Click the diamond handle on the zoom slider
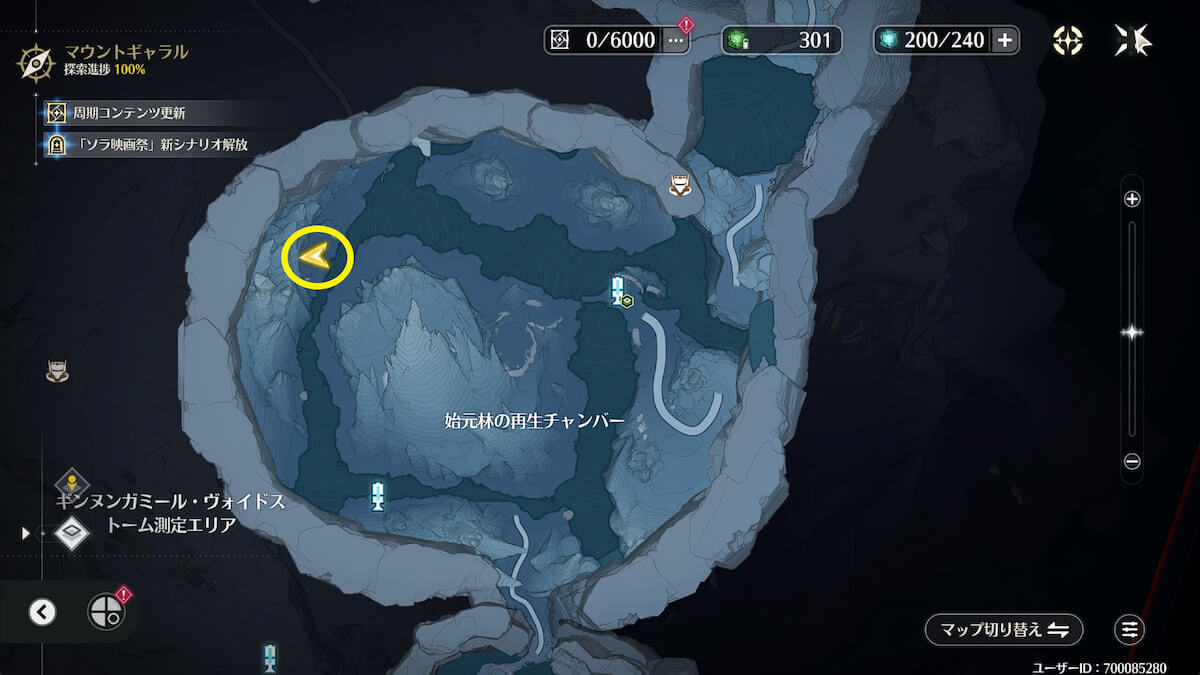Screen dimensions: 1200x675 (x=1132, y=333)
